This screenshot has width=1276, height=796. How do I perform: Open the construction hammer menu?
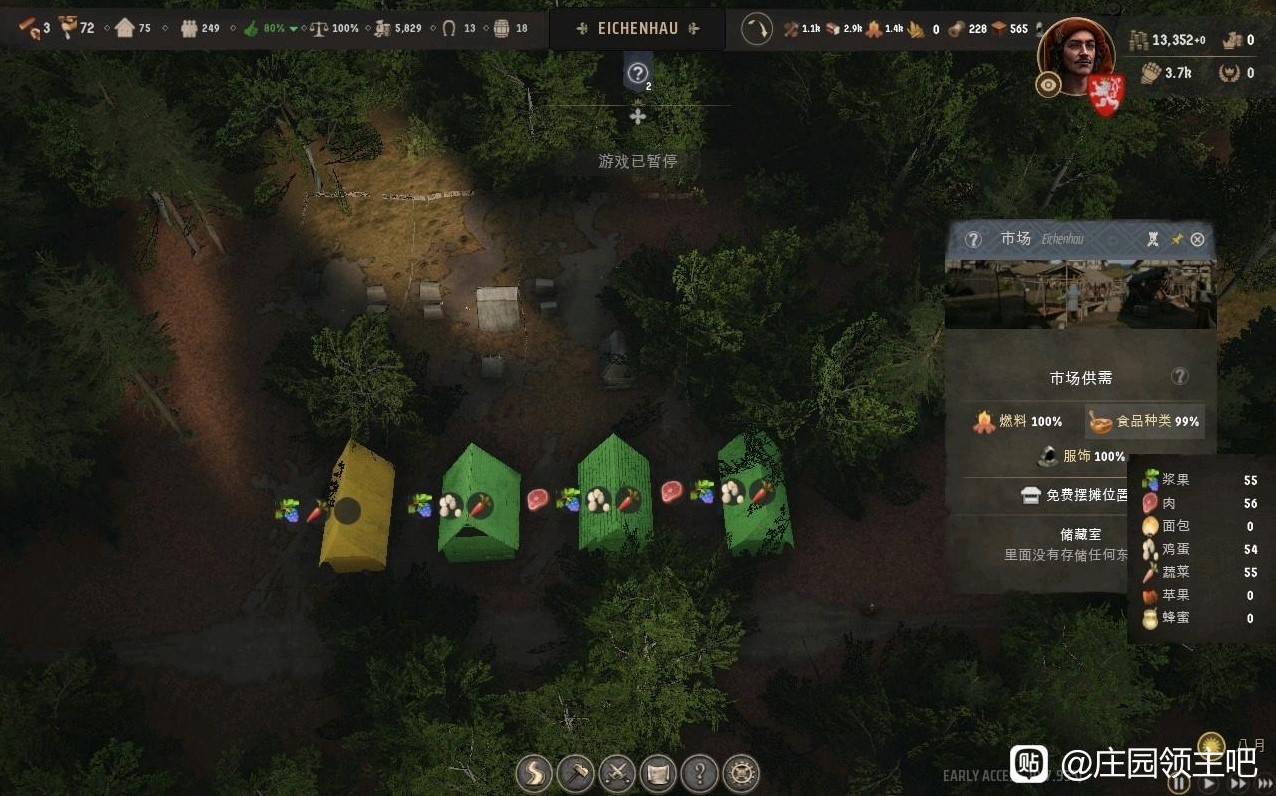[x=576, y=773]
